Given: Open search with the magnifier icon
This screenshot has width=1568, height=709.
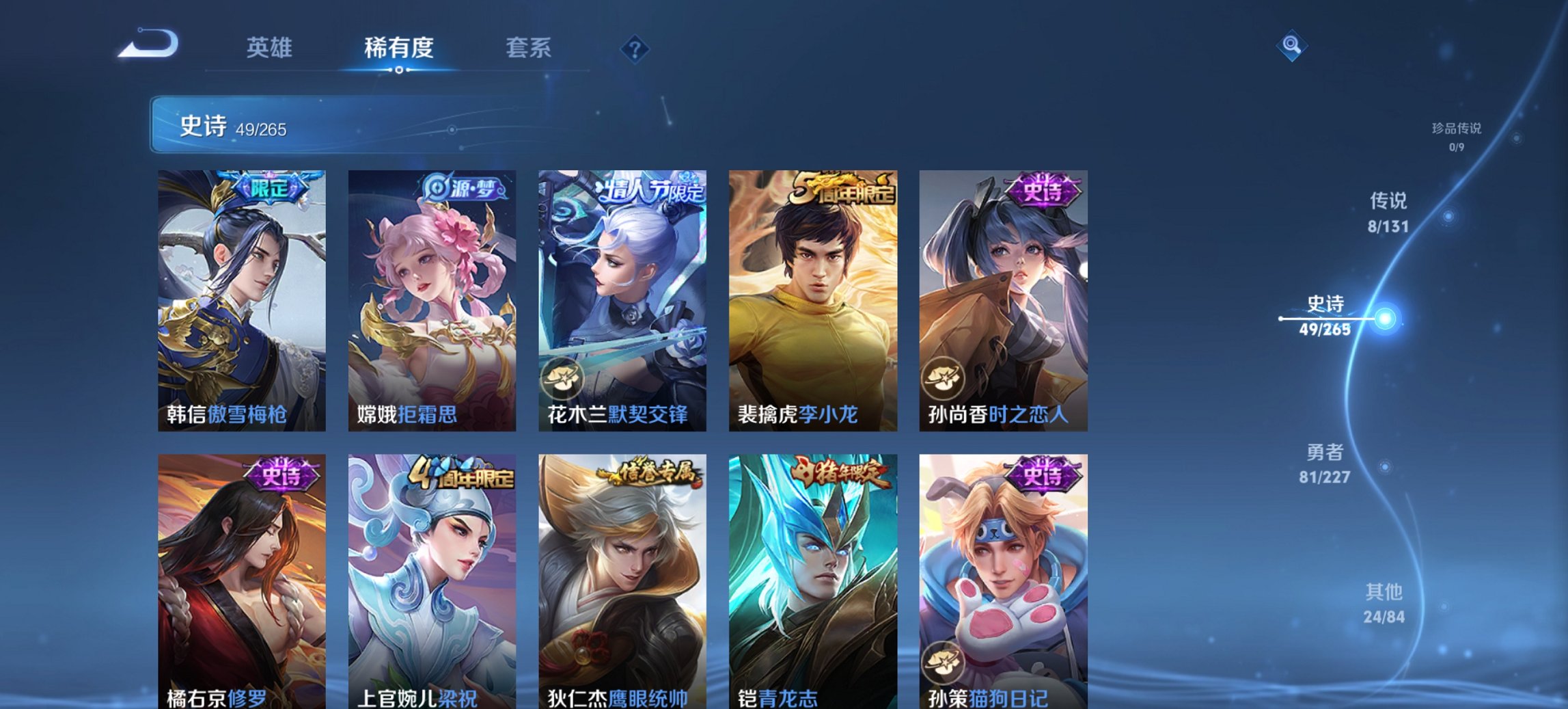Looking at the screenshot, I should (1293, 46).
